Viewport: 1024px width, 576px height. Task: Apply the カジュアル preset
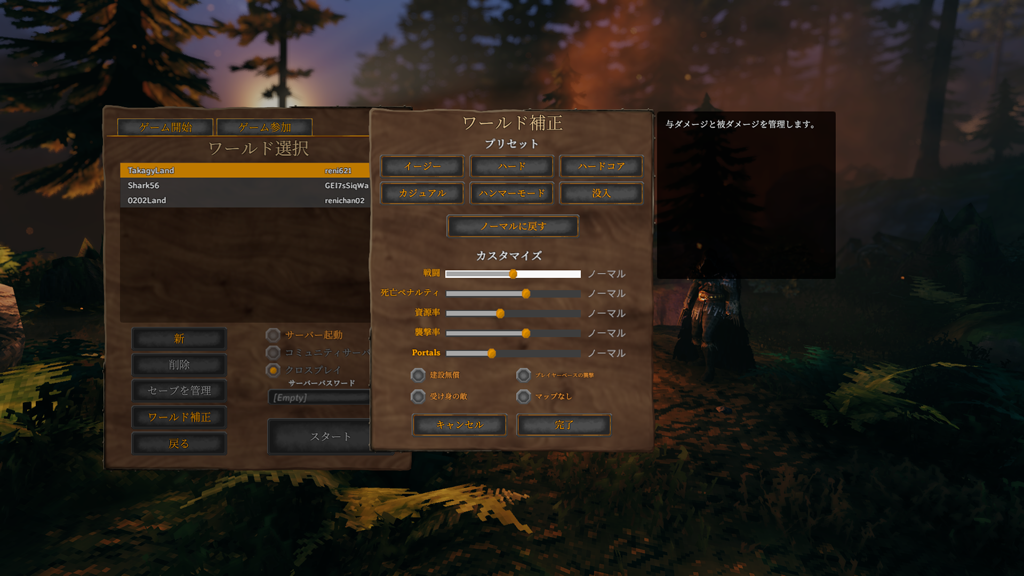point(422,193)
